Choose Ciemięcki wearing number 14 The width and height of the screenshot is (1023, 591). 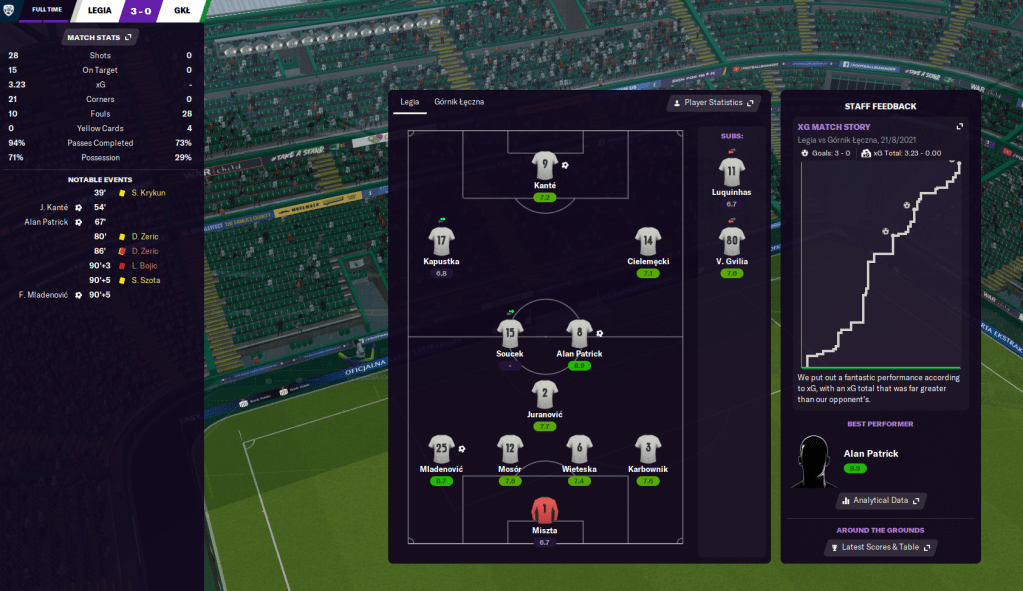(648, 240)
